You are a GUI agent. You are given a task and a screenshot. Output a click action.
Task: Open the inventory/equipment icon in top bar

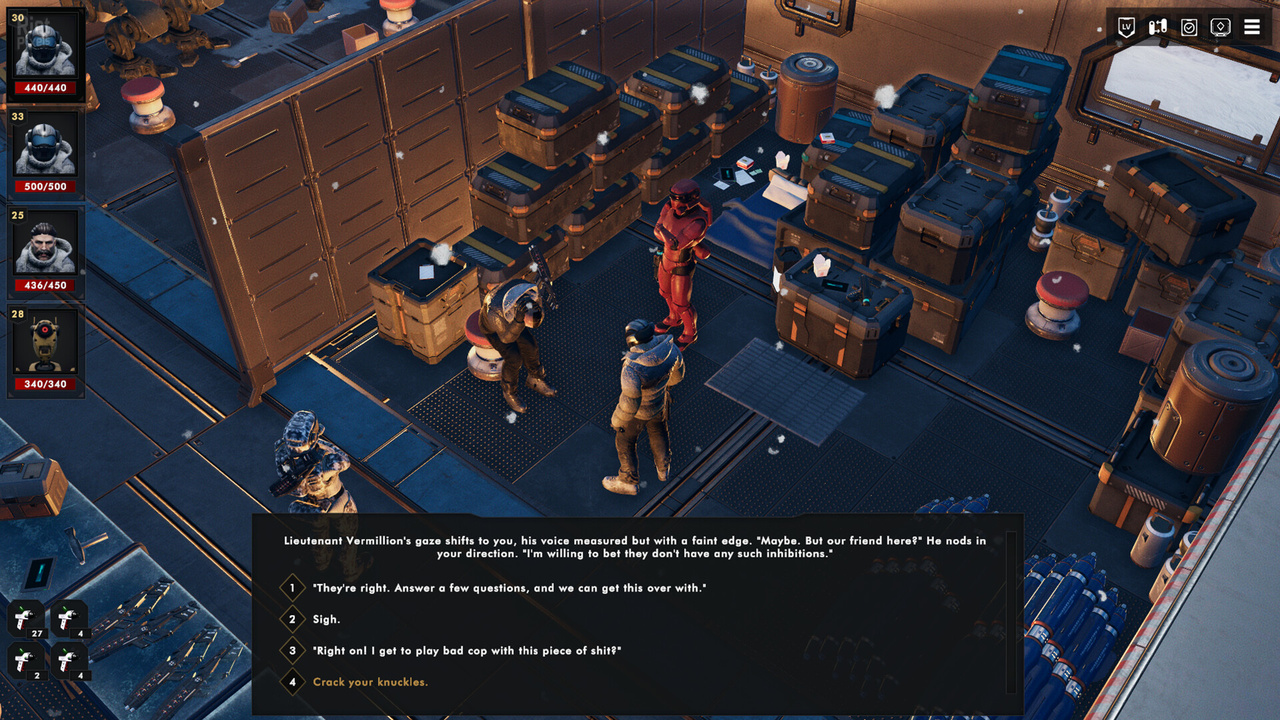tap(1156, 27)
